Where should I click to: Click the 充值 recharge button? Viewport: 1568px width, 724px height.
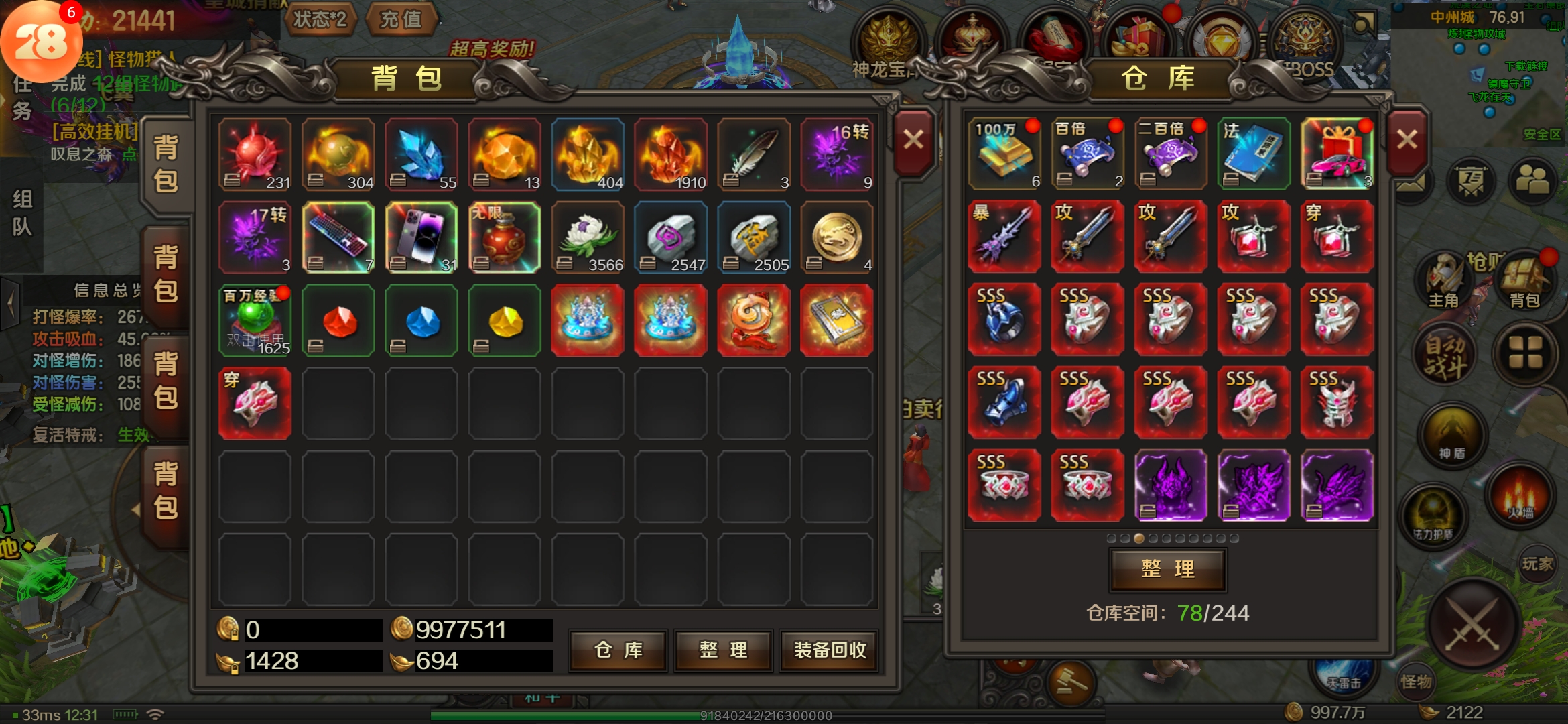401,19
